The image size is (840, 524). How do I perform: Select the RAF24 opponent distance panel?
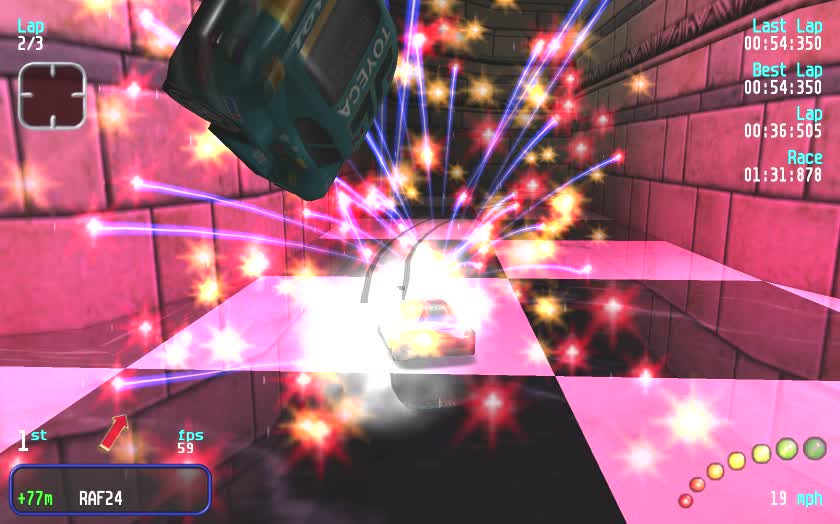tap(110, 490)
